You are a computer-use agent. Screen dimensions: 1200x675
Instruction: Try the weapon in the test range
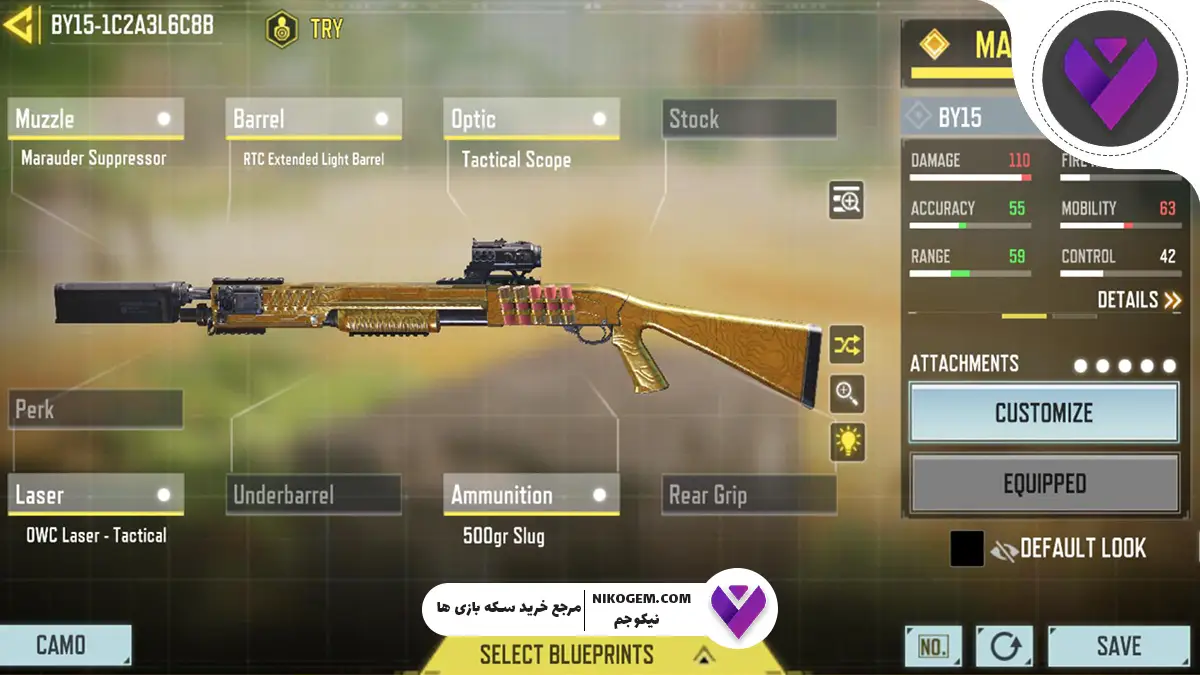click(305, 28)
